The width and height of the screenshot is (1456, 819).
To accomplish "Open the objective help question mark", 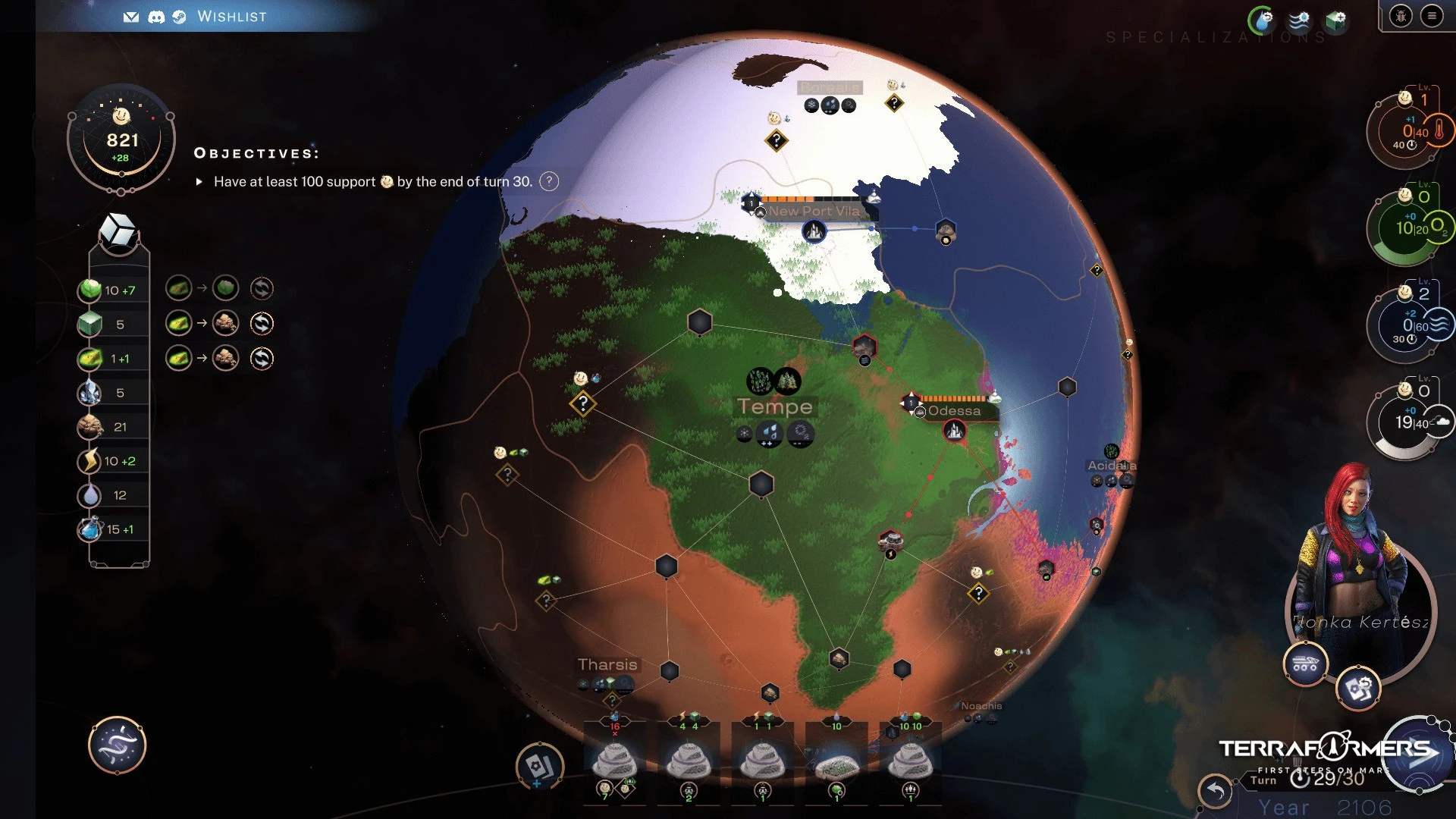I will pyautogui.click(x=549, y=181).
